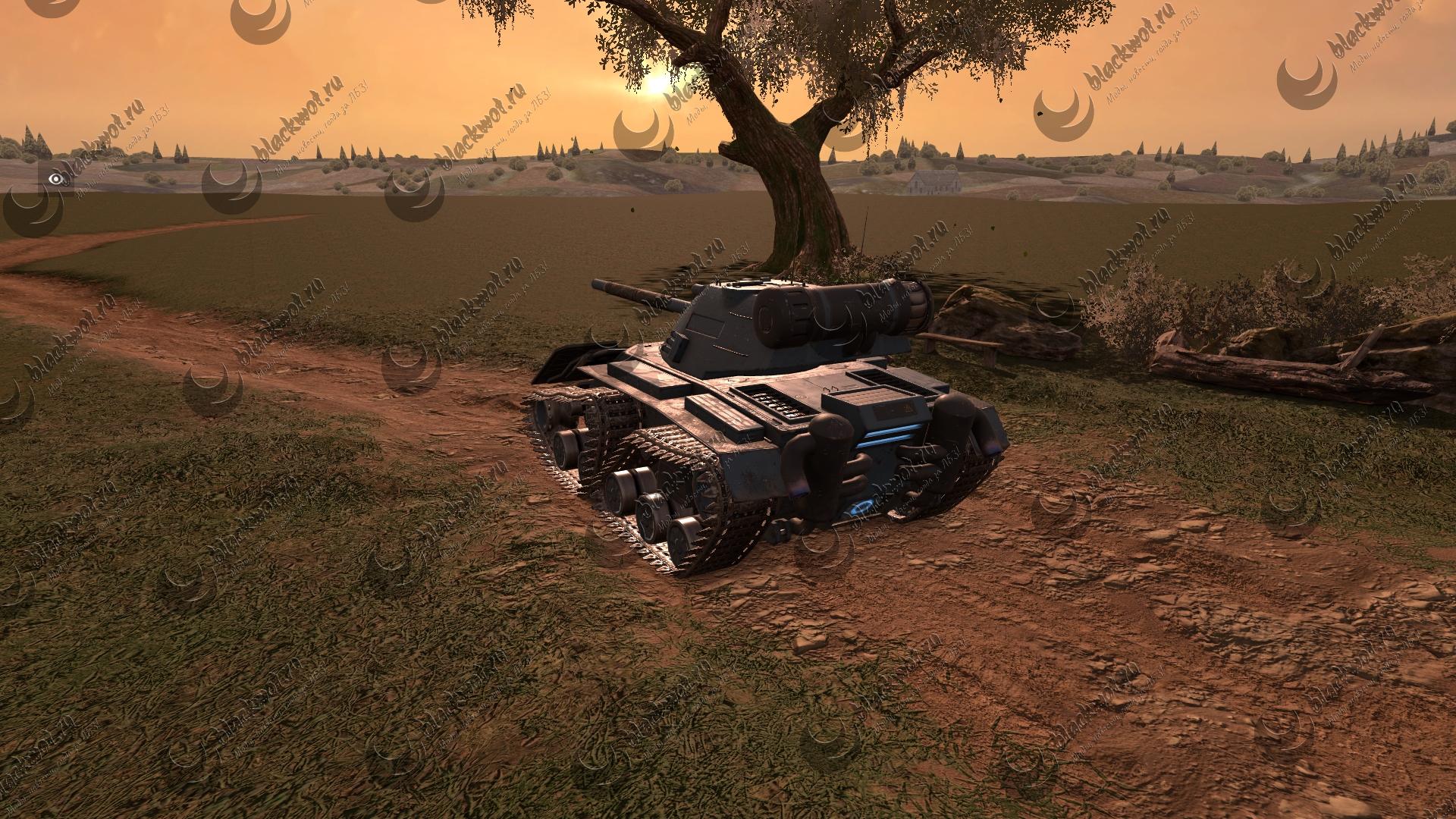
Task: Click the eye visibility icon
Action: 56,179
